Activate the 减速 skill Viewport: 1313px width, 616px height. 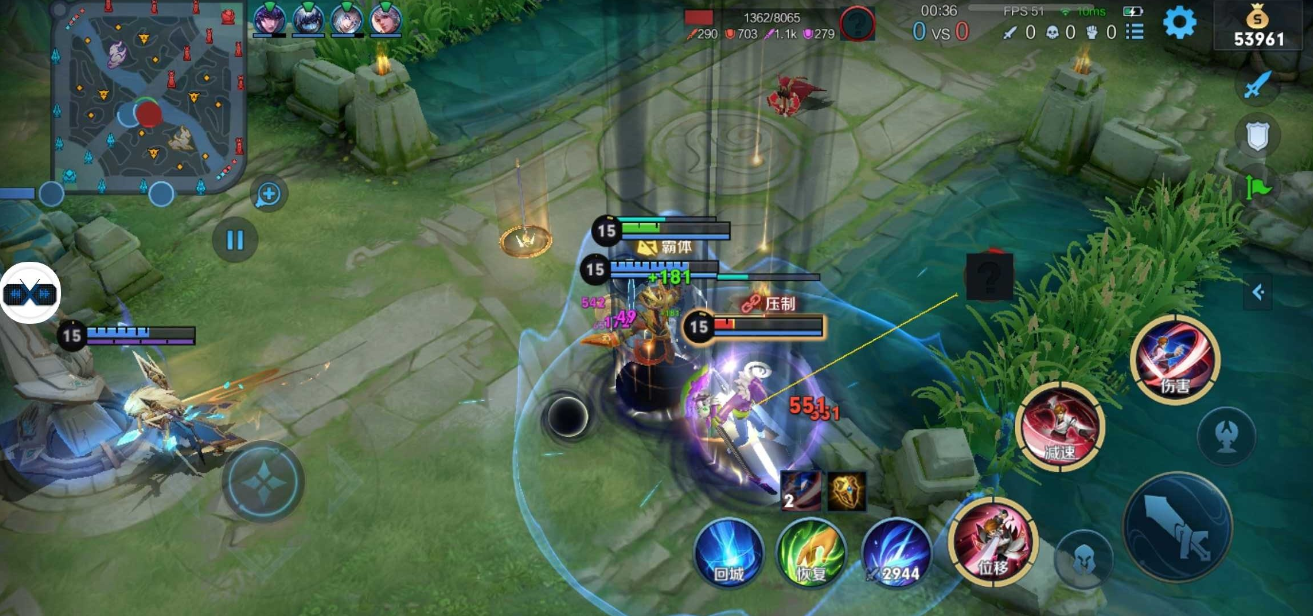(x=1059, y=425)
